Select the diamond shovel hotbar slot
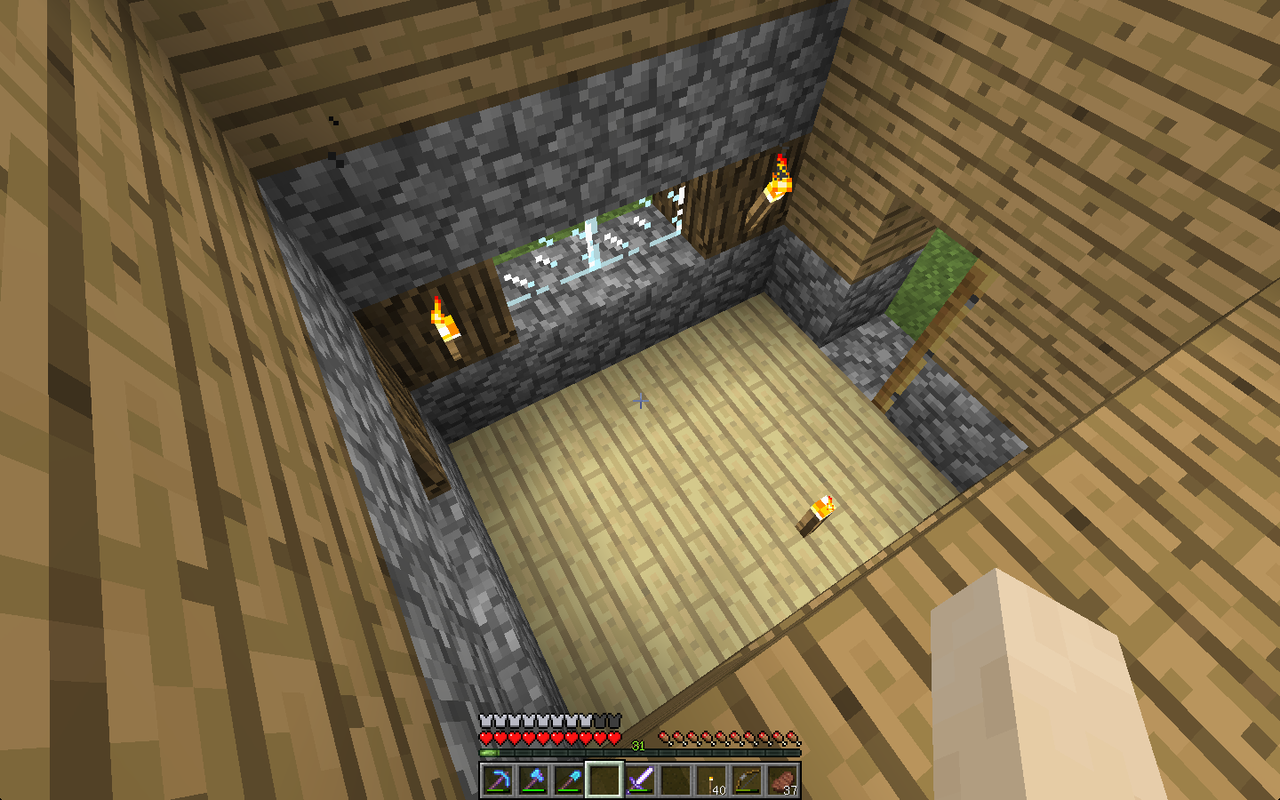Screen dimensions: 1280x800 (x=568, y=780)
